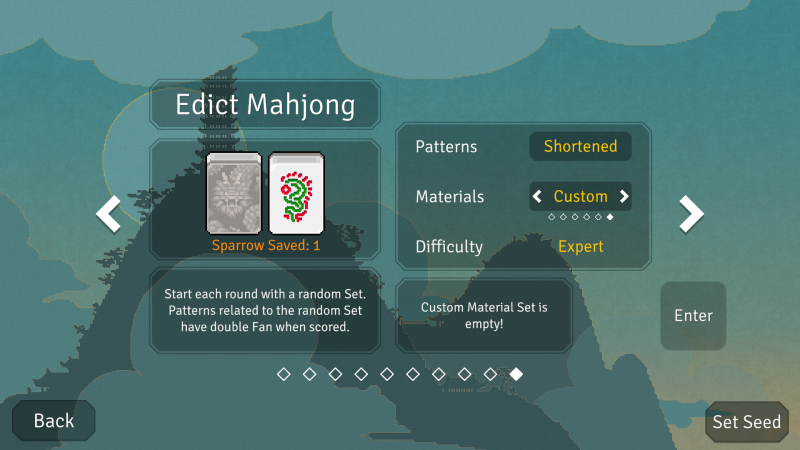Change the Expert difficulty setting
Image resolution: width=800 pixels, height=450 pixels.
pyautogui.click(x=580, y=246)
